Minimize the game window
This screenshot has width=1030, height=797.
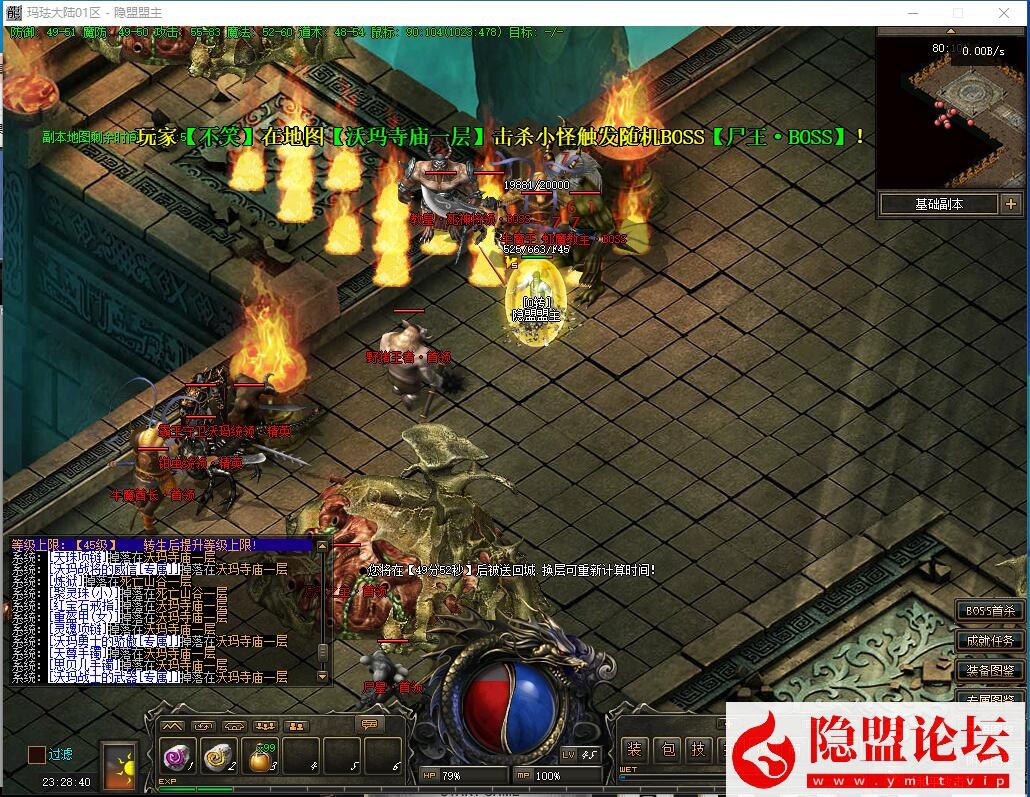[x=912, y=13]
